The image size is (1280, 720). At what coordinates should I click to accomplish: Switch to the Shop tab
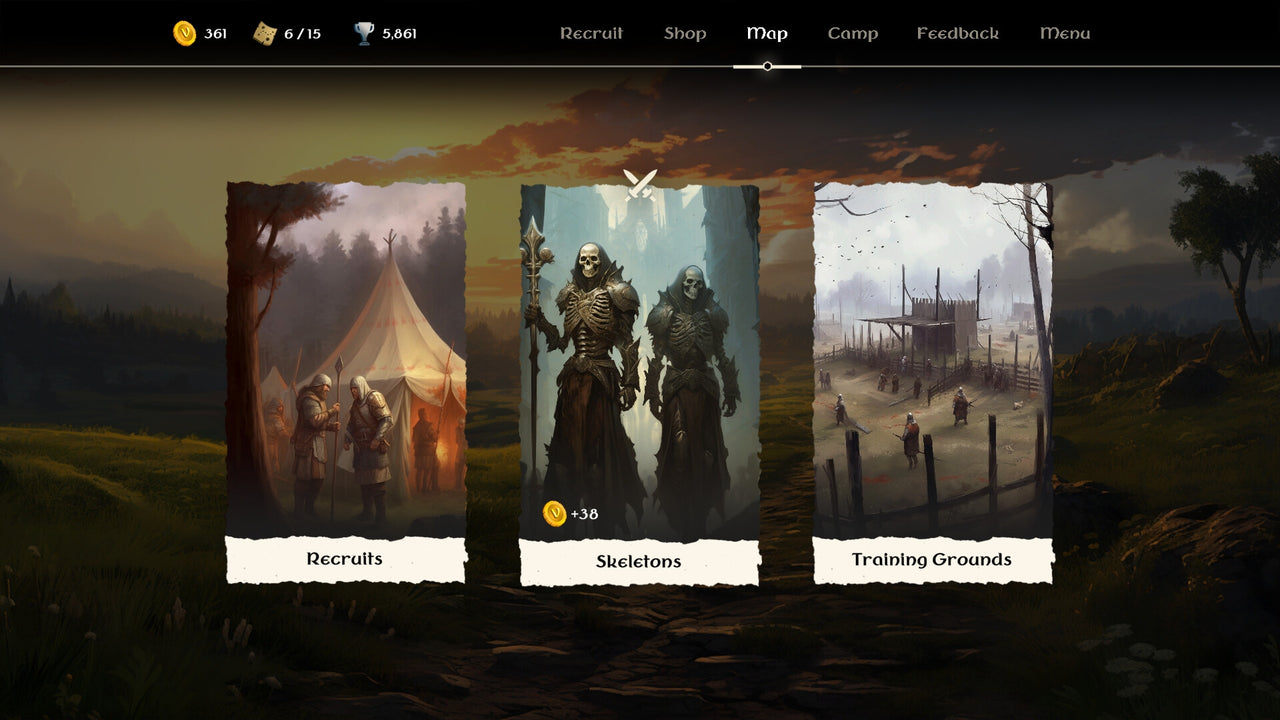point(685,33)
